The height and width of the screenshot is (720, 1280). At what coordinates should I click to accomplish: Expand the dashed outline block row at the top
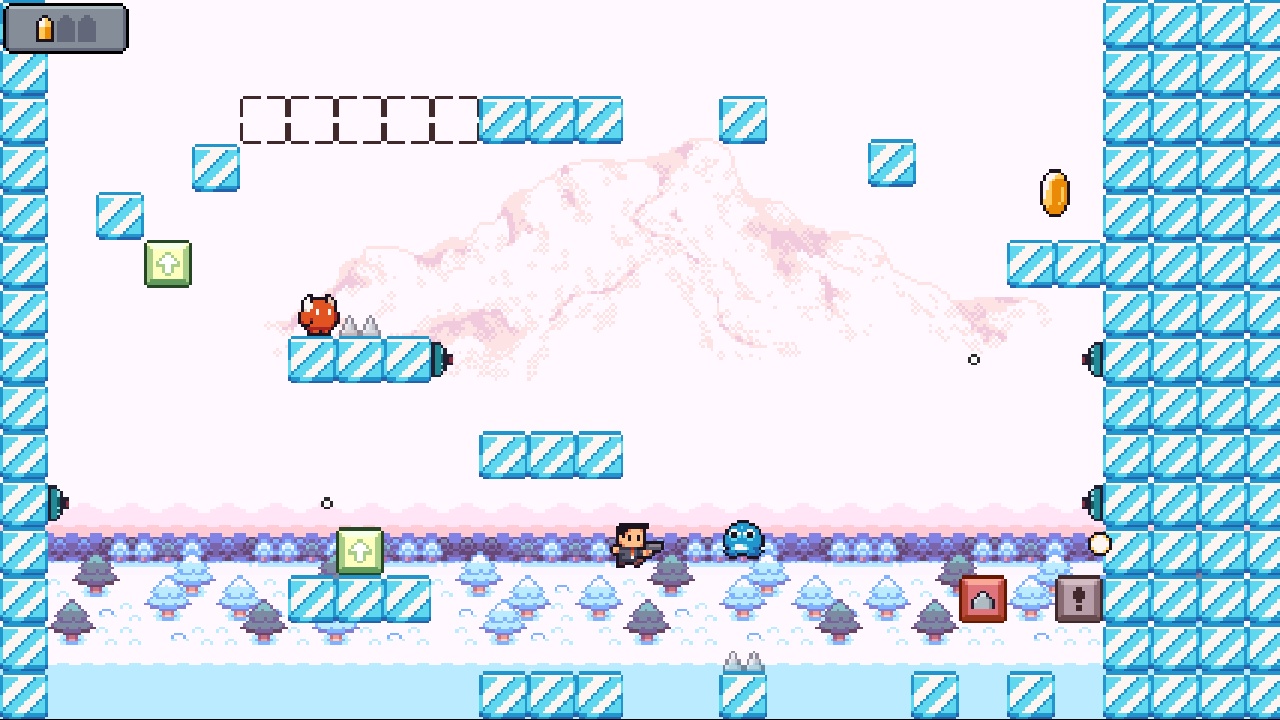coord(360,120)
